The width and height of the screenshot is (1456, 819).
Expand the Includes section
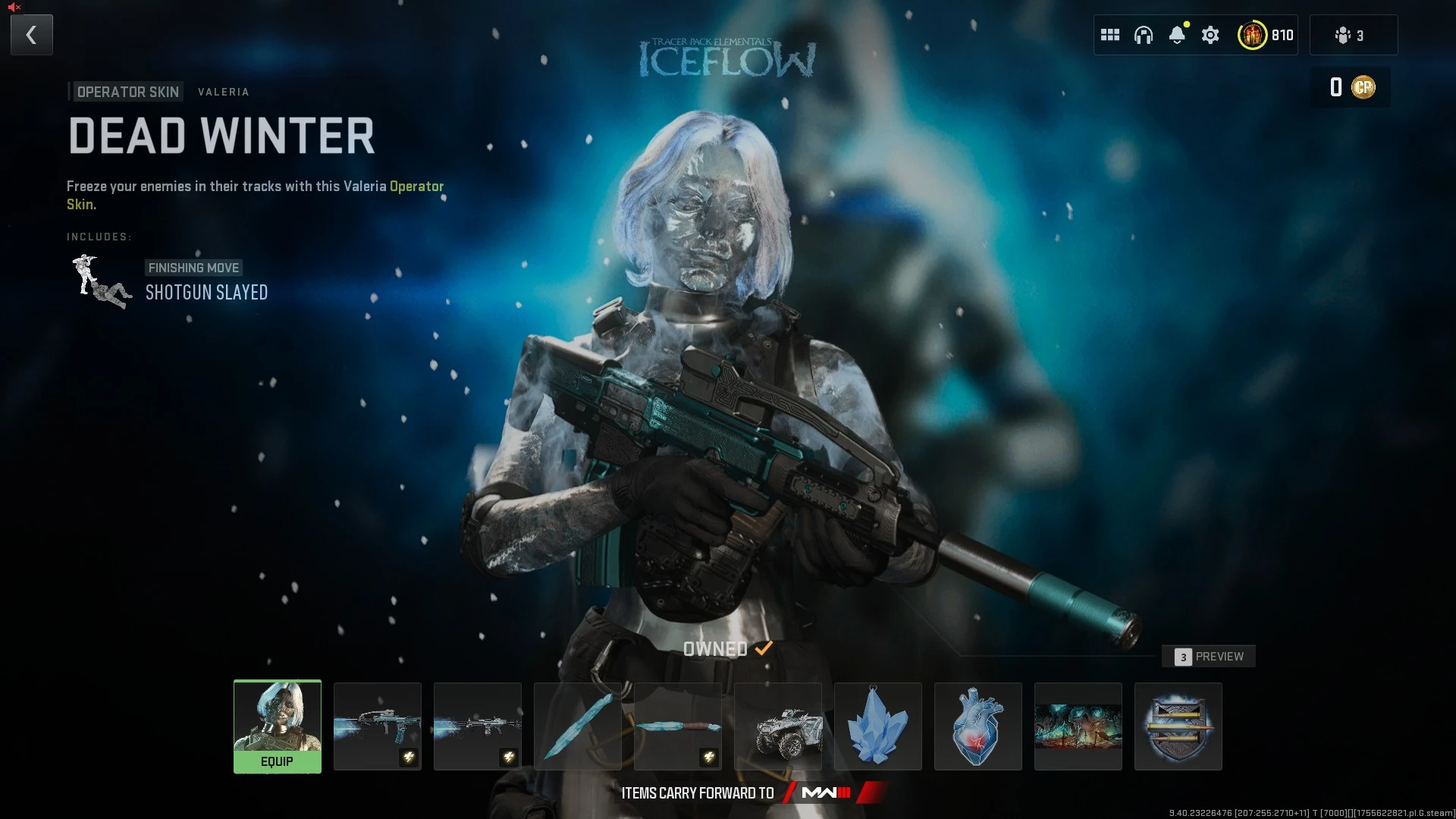[98, 236]
